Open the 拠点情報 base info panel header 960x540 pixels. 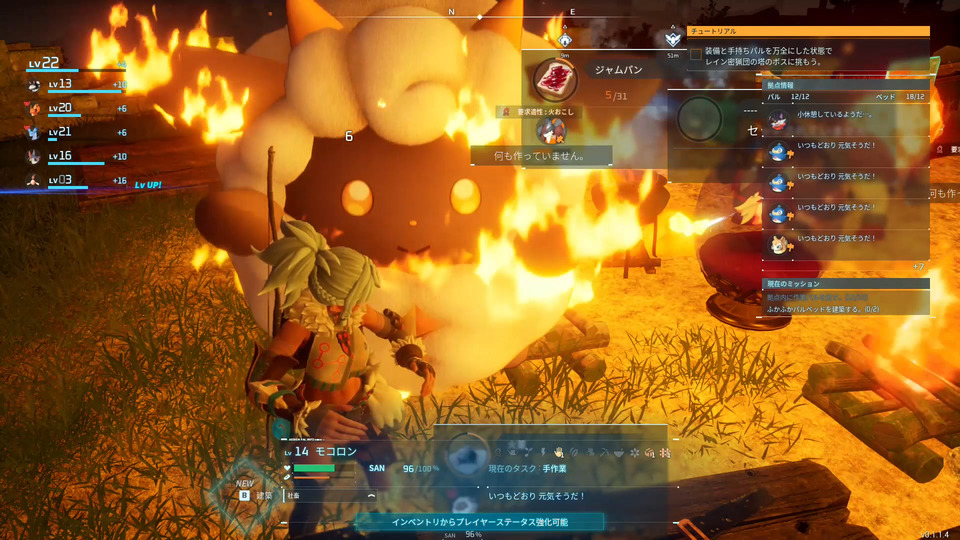coord(846,86)
